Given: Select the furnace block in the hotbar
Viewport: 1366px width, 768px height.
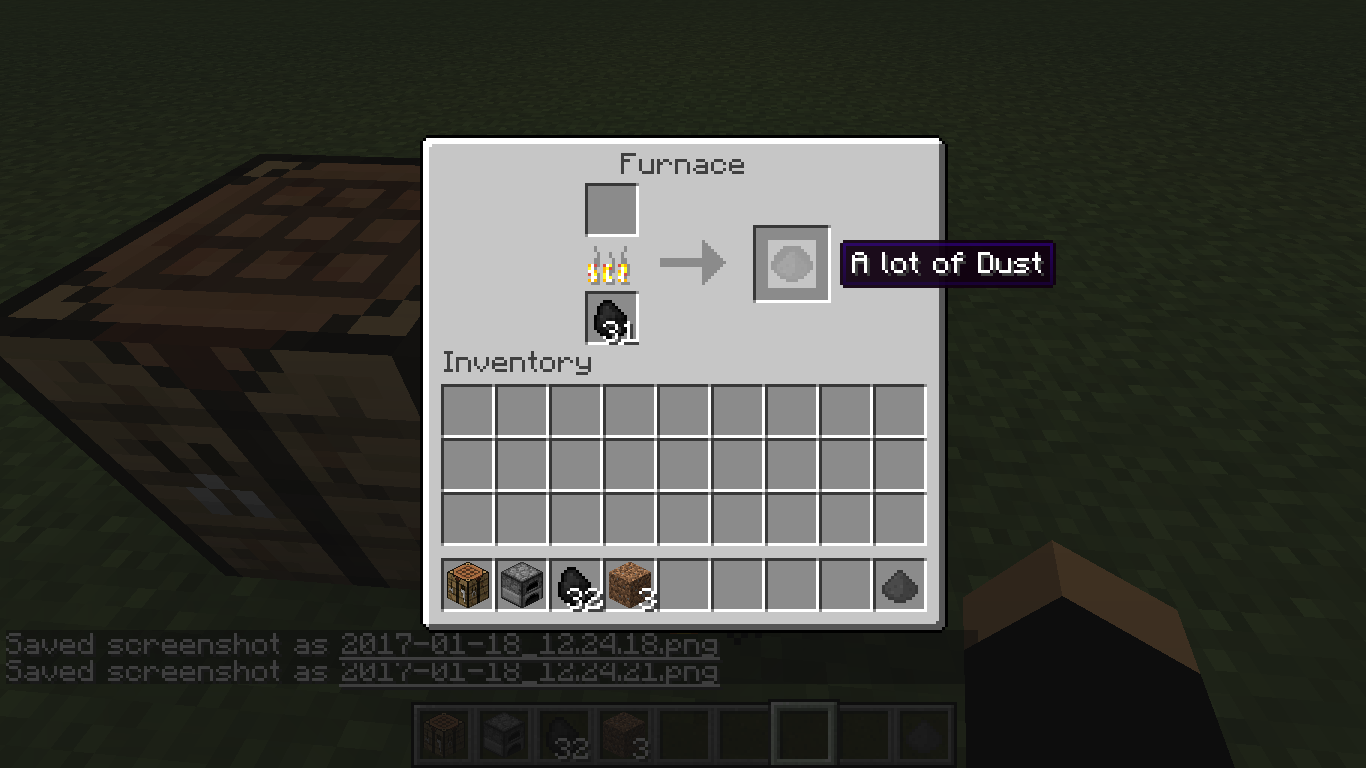Looking at the screenshot, I should point(519,586).
